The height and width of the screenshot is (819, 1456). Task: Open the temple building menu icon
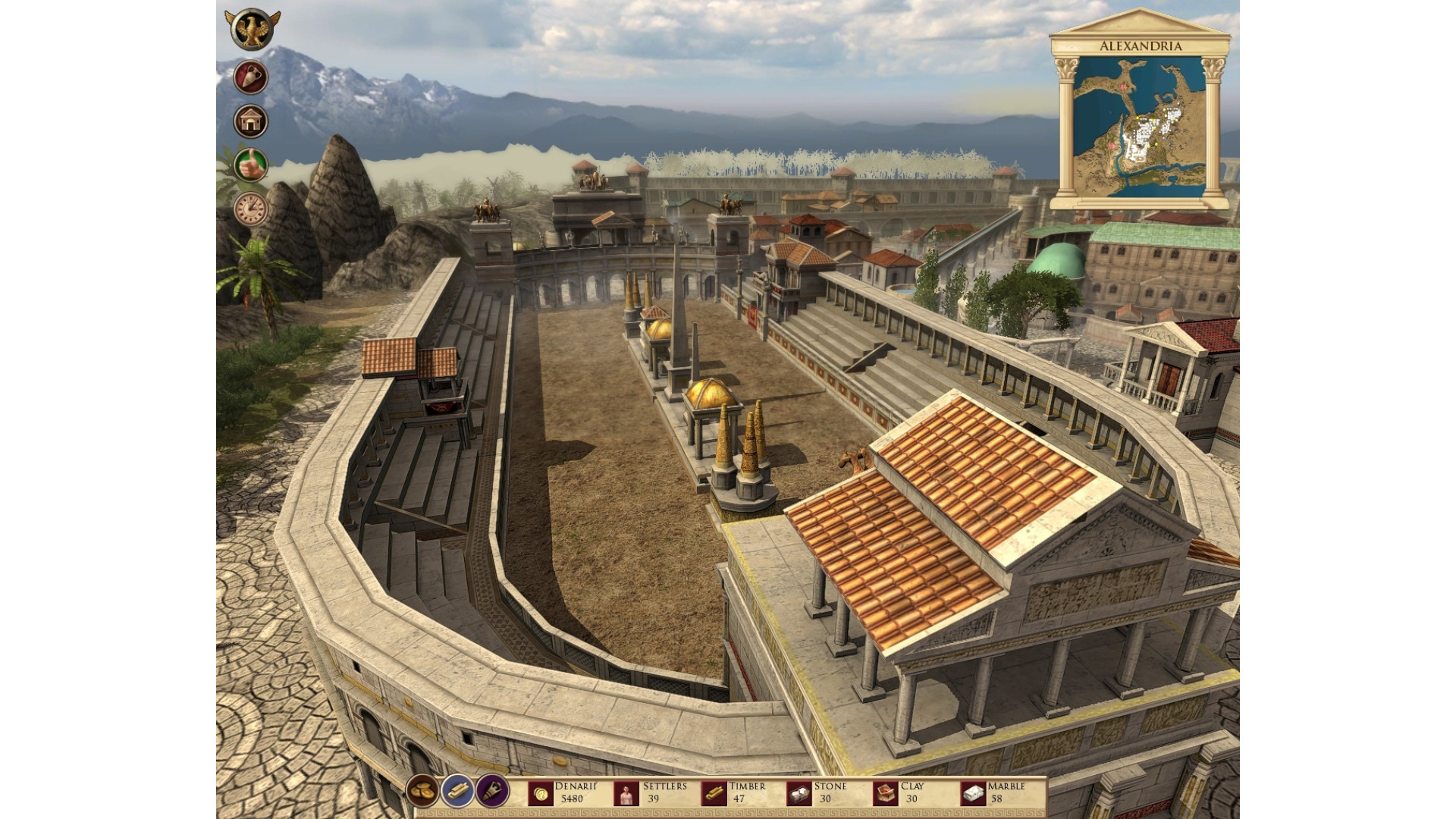[x=250, y=121]
